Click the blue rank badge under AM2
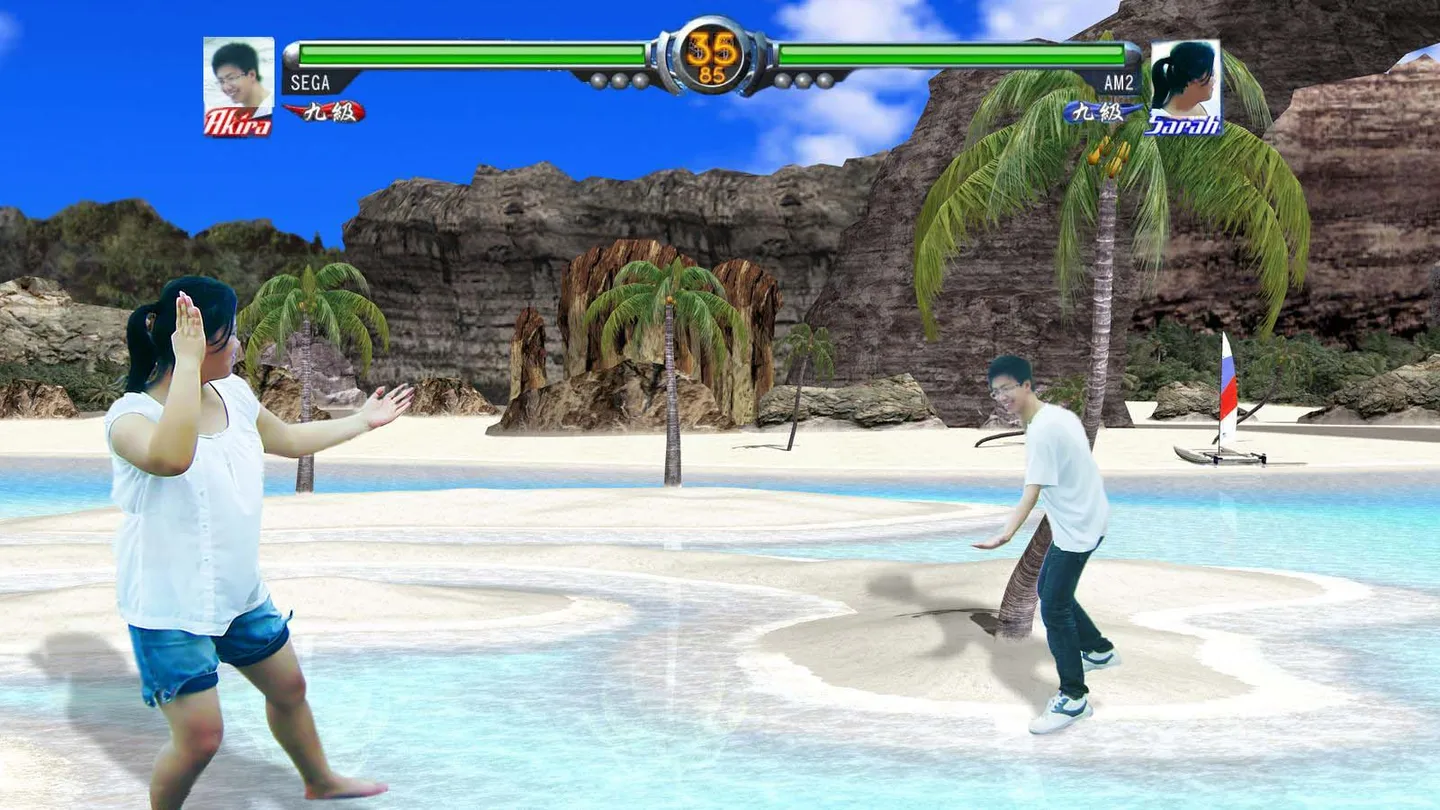 click(x=1102, y=112)
